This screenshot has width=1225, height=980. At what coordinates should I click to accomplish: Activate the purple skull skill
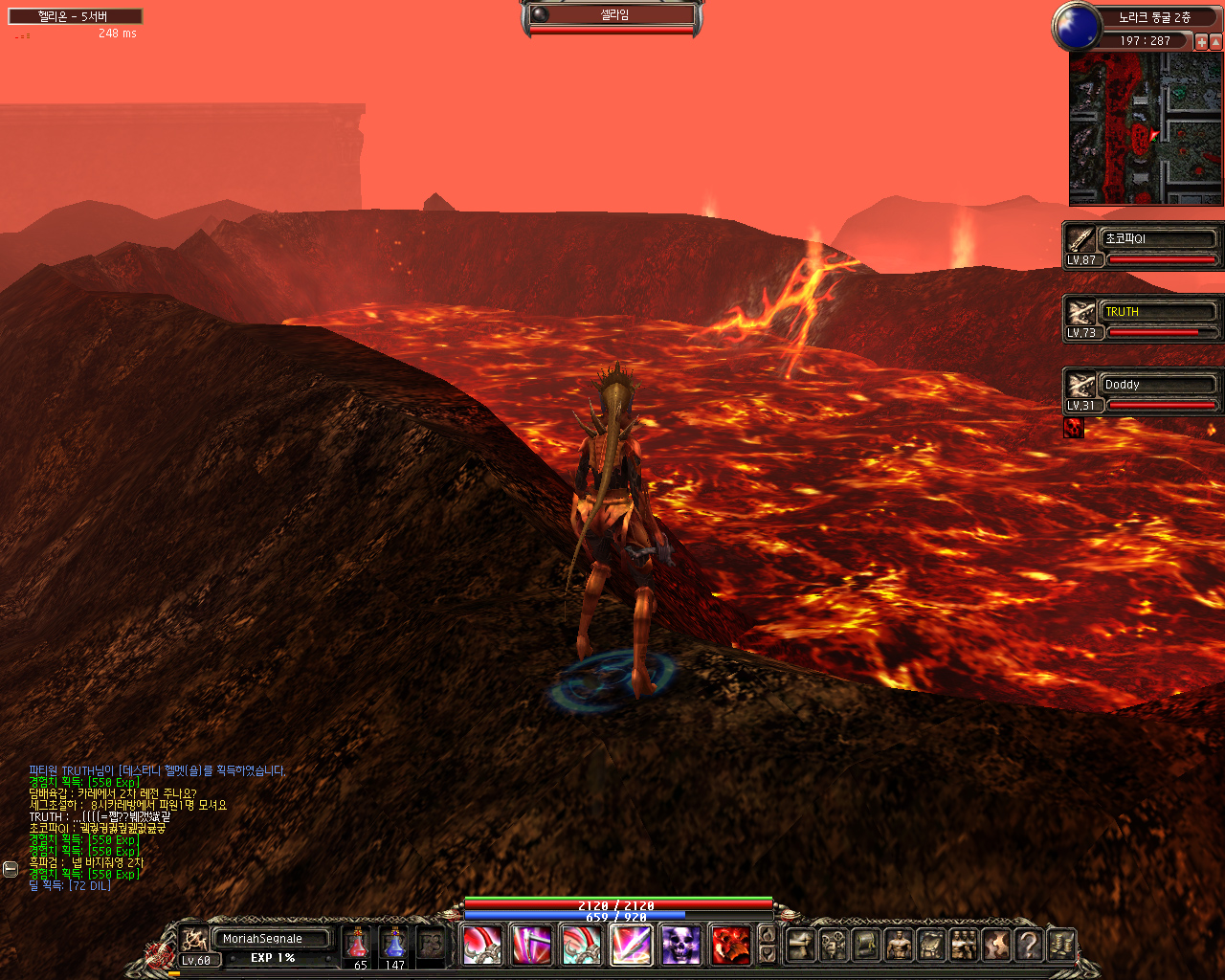[680, 946]
